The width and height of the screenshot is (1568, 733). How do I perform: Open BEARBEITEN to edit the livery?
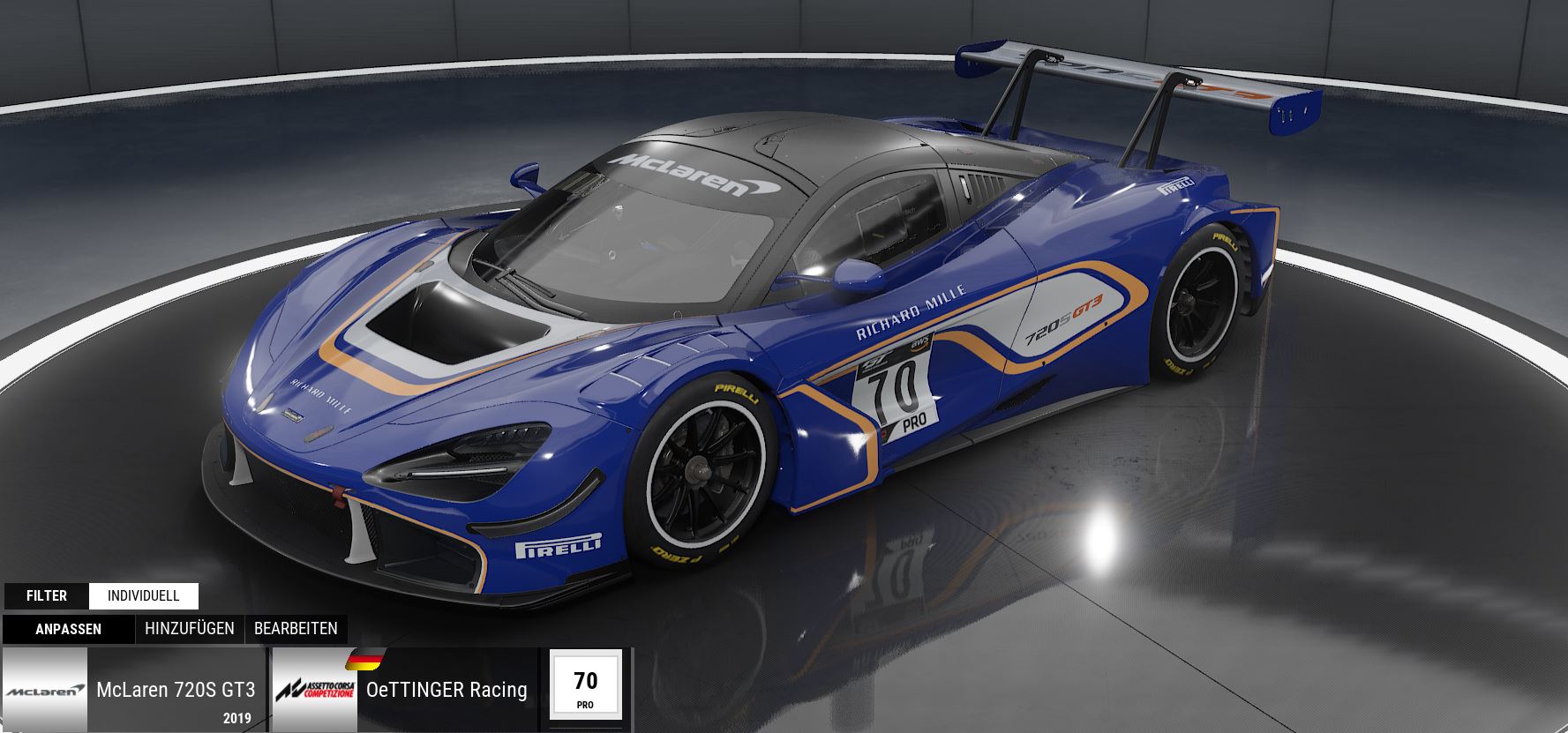tap(296, 629)
